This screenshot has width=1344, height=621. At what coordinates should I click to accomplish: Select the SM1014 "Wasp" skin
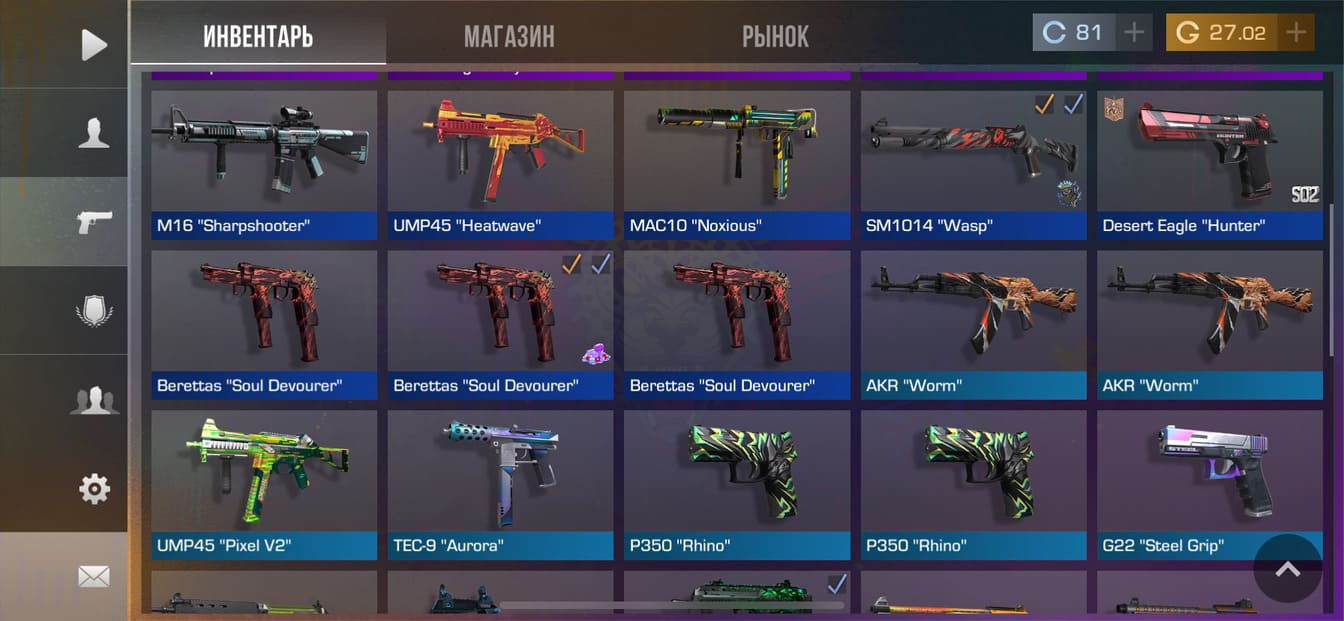[973, 165]
